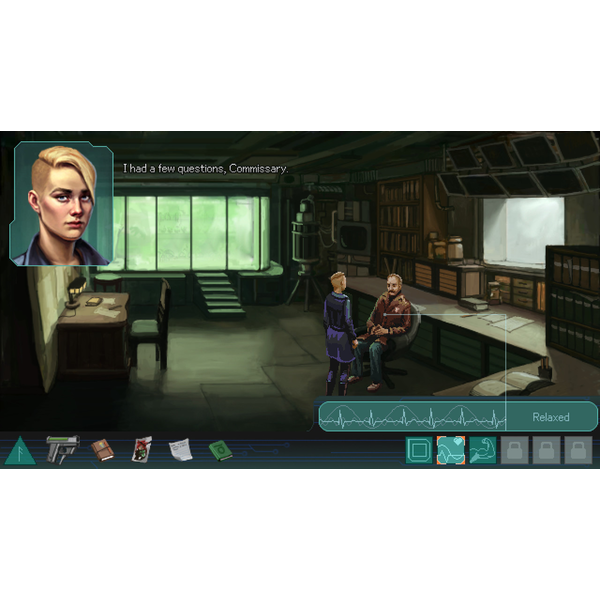Activate the square frame ability icon

click(420, 451)
